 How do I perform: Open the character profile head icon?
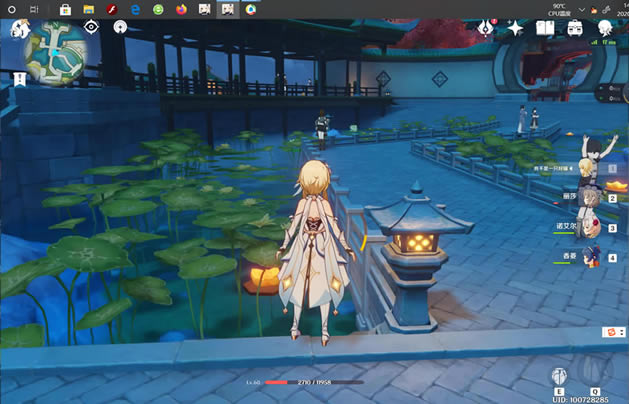tap(604, 28)
